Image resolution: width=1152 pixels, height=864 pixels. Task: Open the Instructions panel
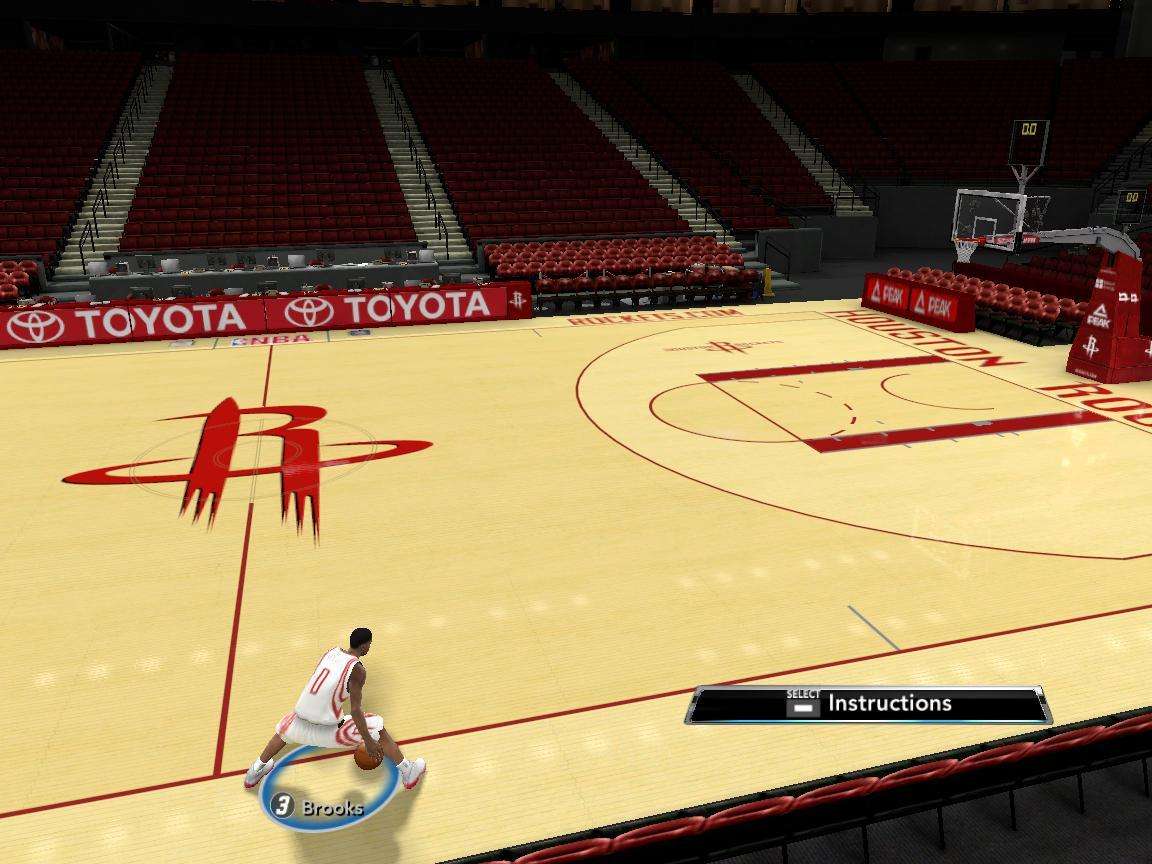(x=868, y=704)
